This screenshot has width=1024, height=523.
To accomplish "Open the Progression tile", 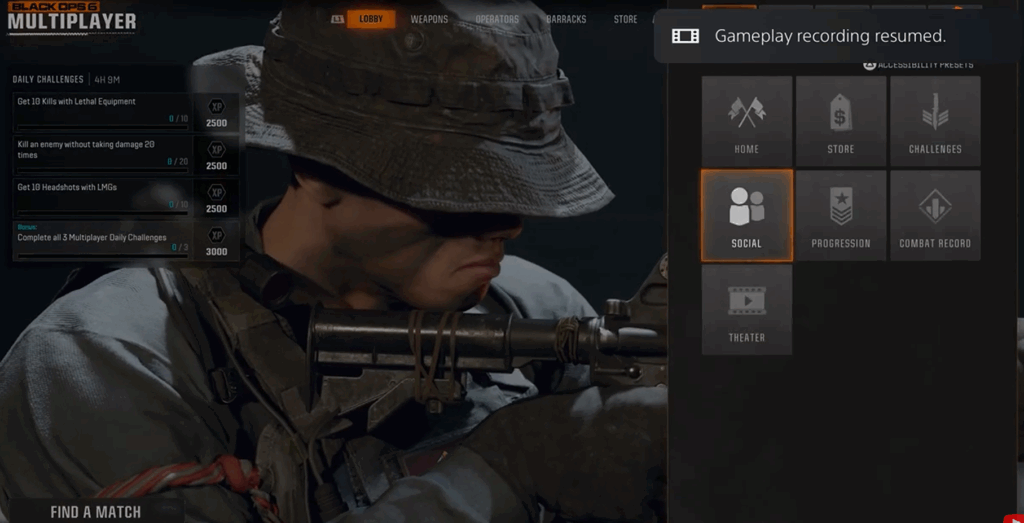I will [841, 215].
